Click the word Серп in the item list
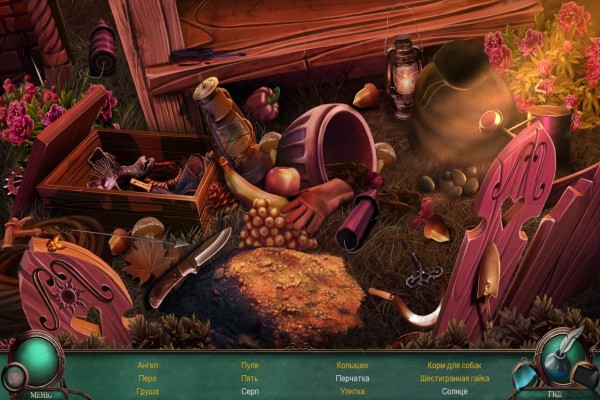Image resolution: width=600 pixels, height=400 pixels. 250,392
